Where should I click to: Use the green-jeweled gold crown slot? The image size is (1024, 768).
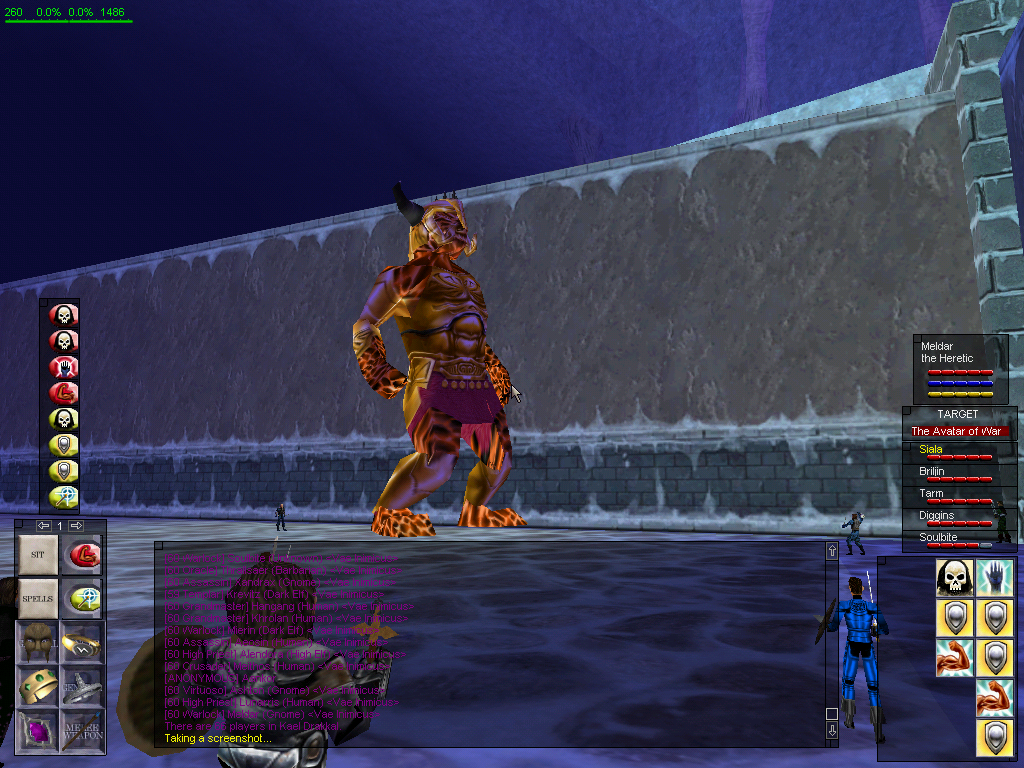pyautogui.click(x=37, y=685)
